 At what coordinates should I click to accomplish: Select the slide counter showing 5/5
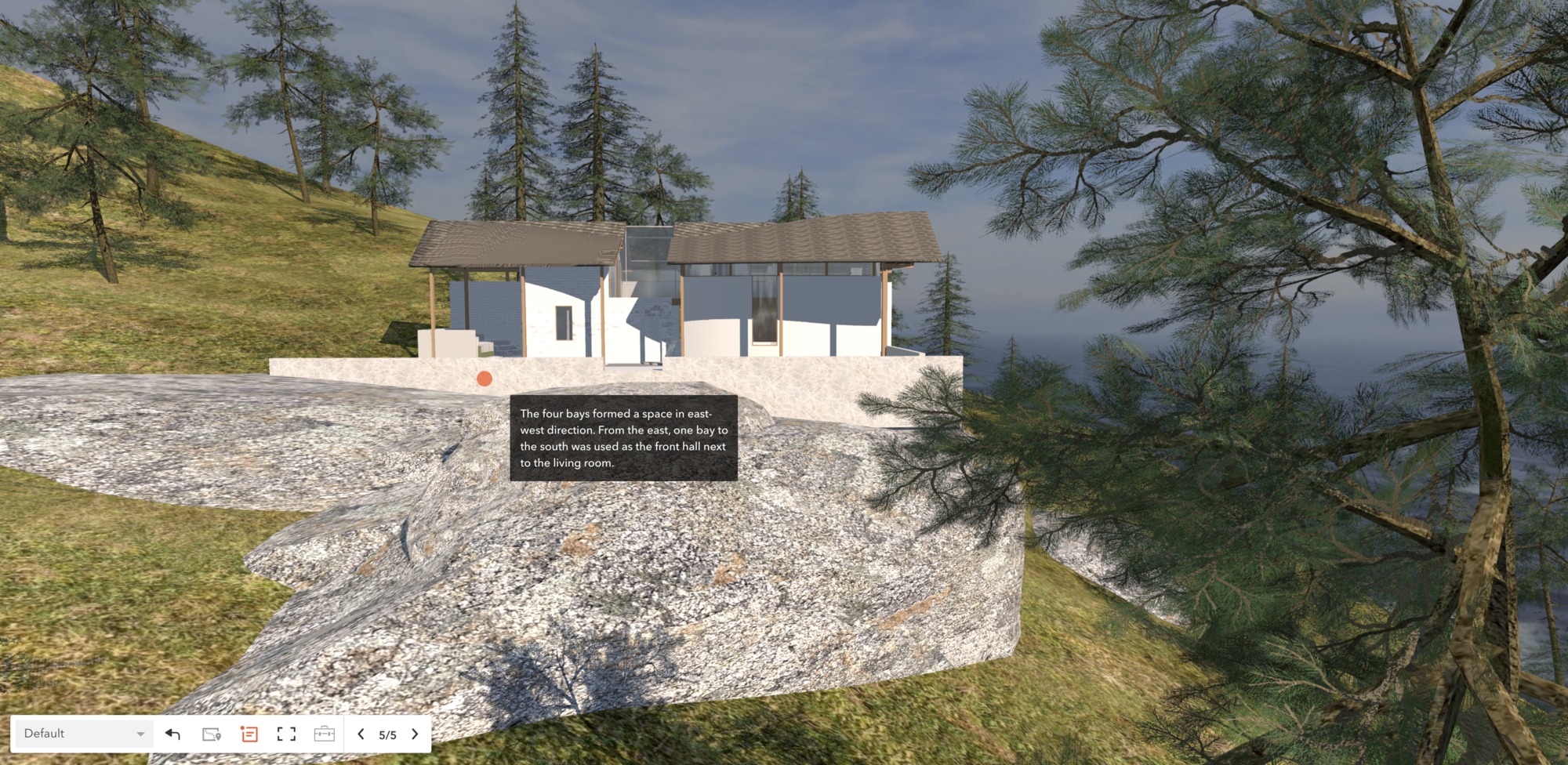(387, 734)
